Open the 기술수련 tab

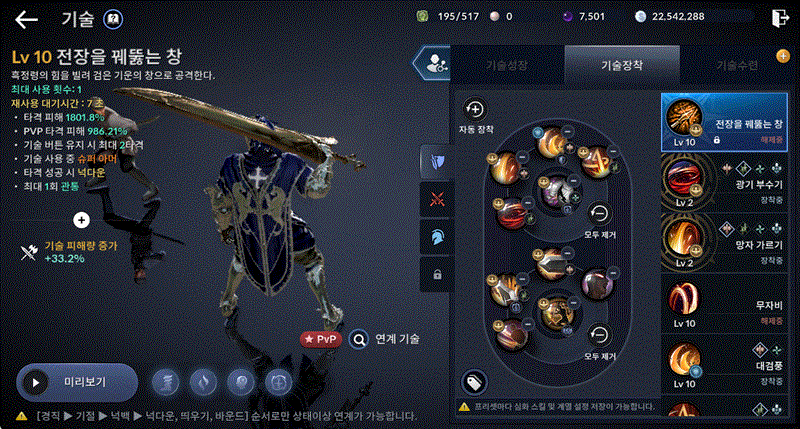click(x=735, y=64)
